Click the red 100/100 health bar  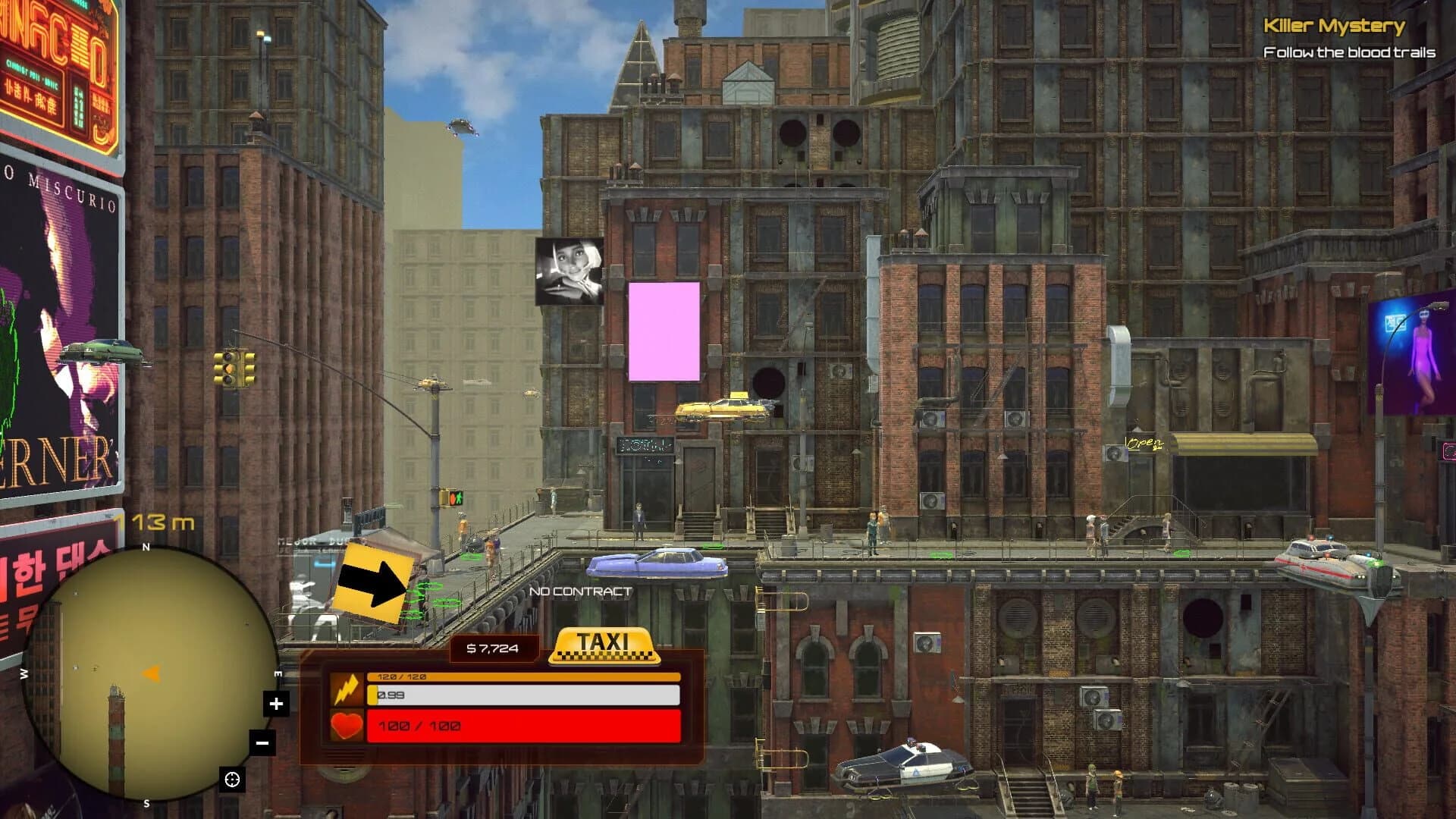tap(523, 726)
